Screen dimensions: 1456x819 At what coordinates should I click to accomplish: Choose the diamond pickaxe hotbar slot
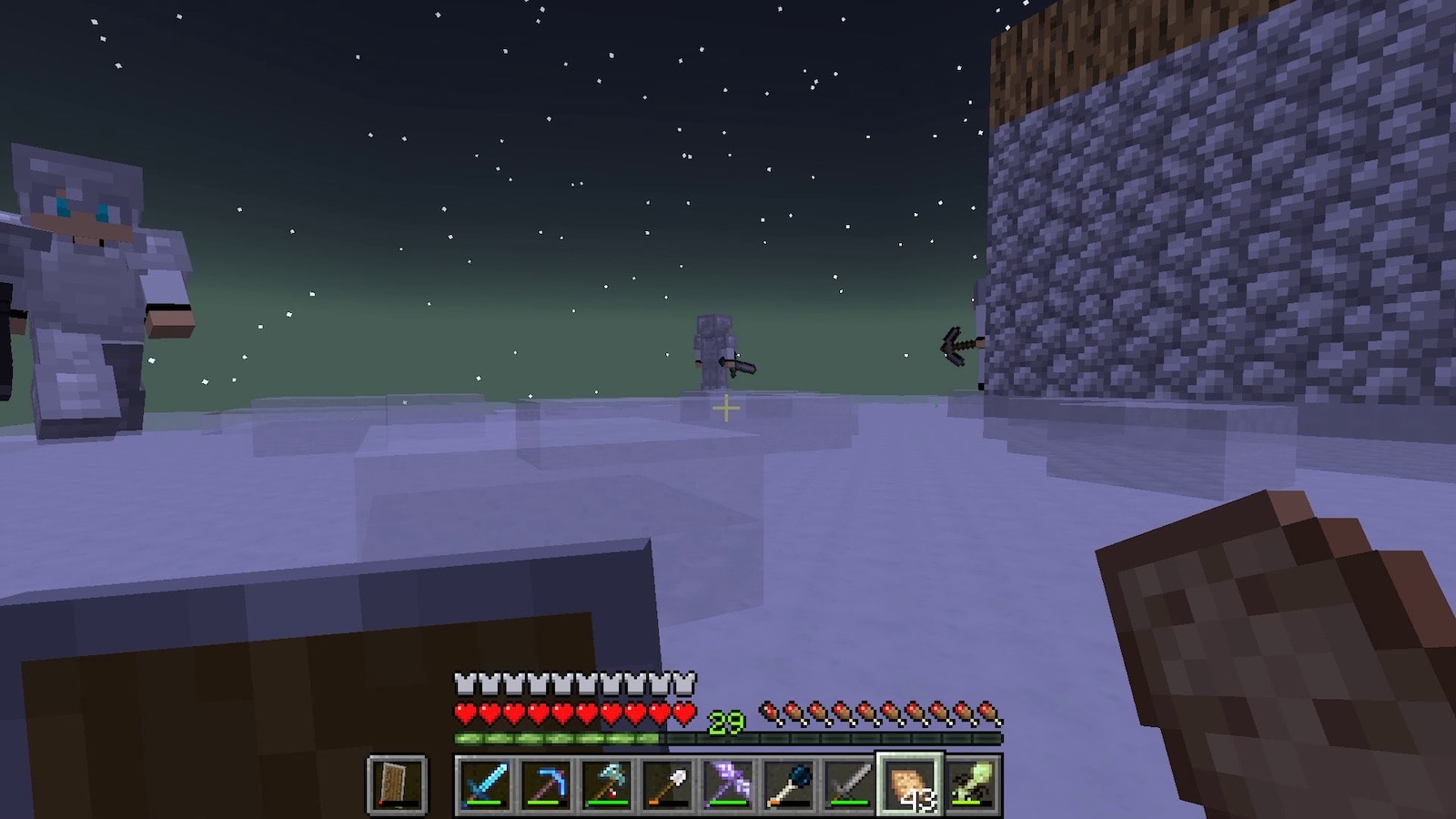(x=545, y=784)
